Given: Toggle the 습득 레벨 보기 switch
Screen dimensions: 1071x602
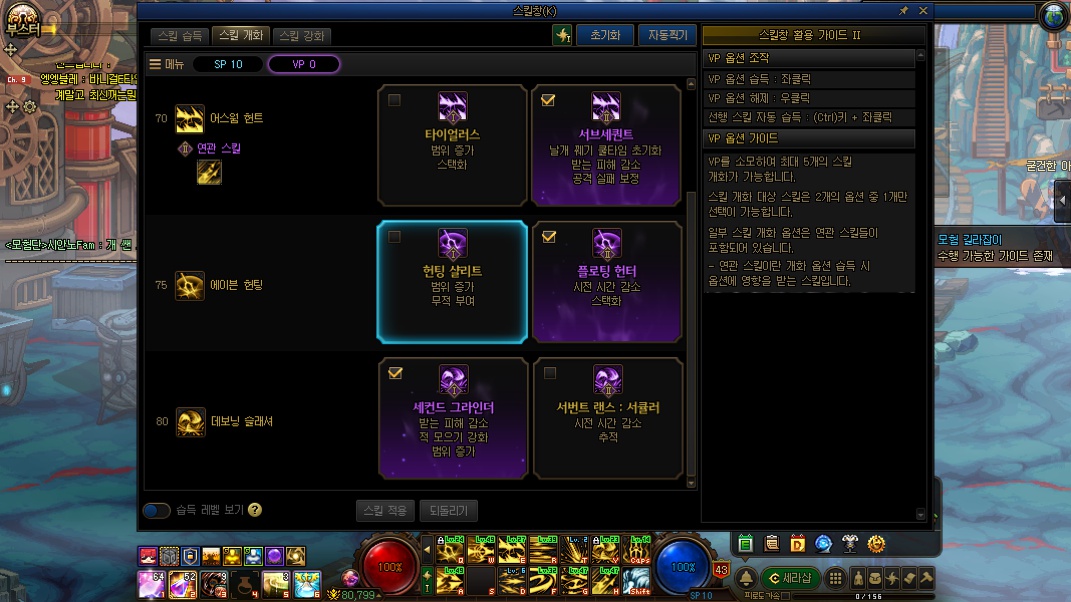Looking at the screenshot, I should point(156,510).
